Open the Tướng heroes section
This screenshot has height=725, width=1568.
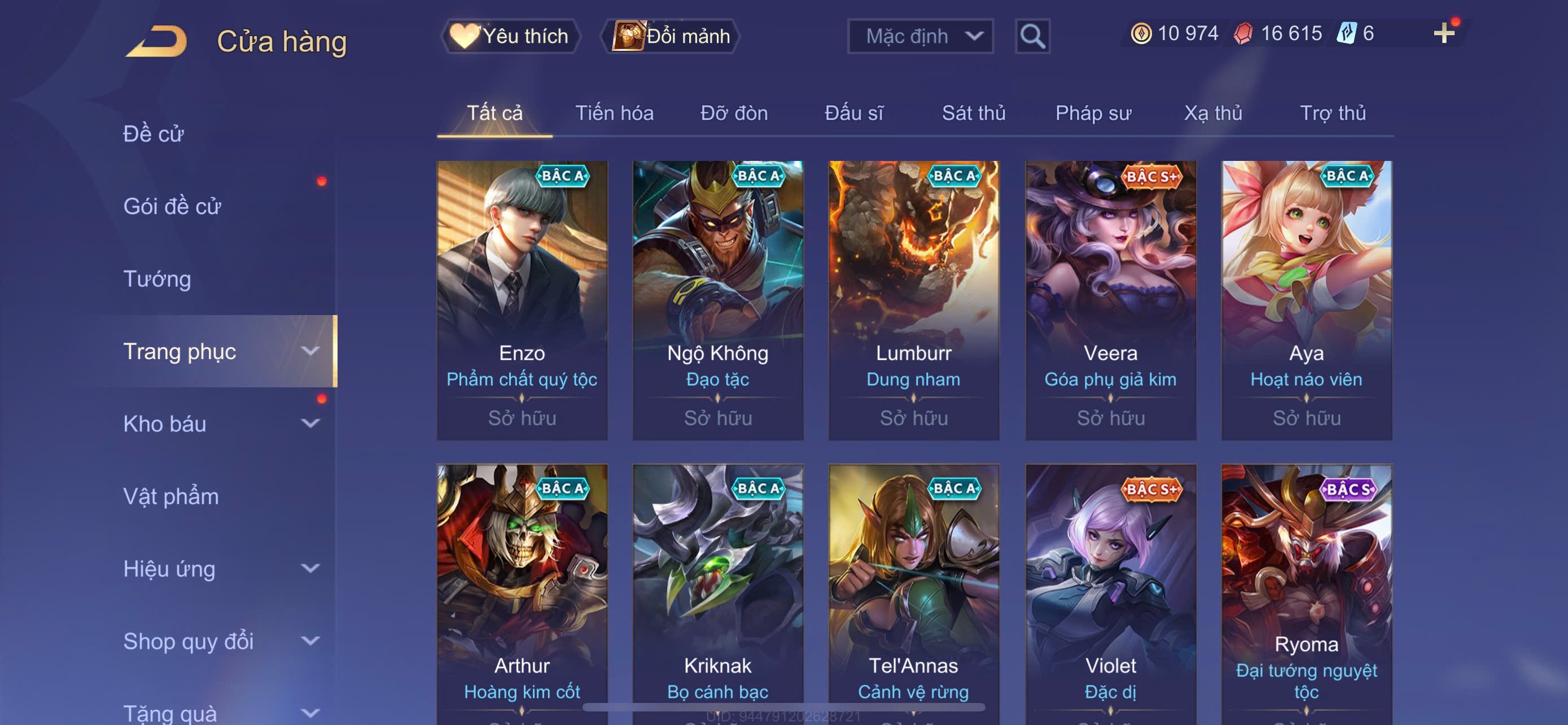click(157, 279)
